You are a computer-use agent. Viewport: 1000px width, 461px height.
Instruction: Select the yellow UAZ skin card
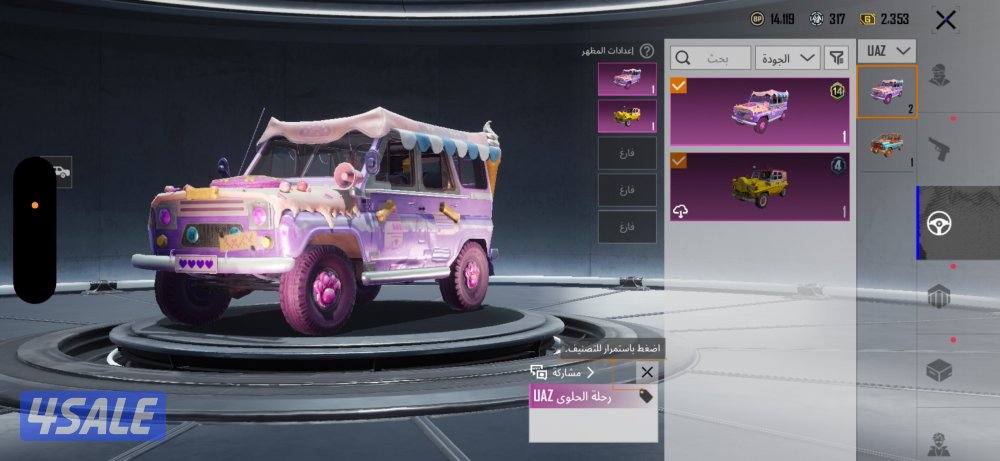(x=760, y=186)
